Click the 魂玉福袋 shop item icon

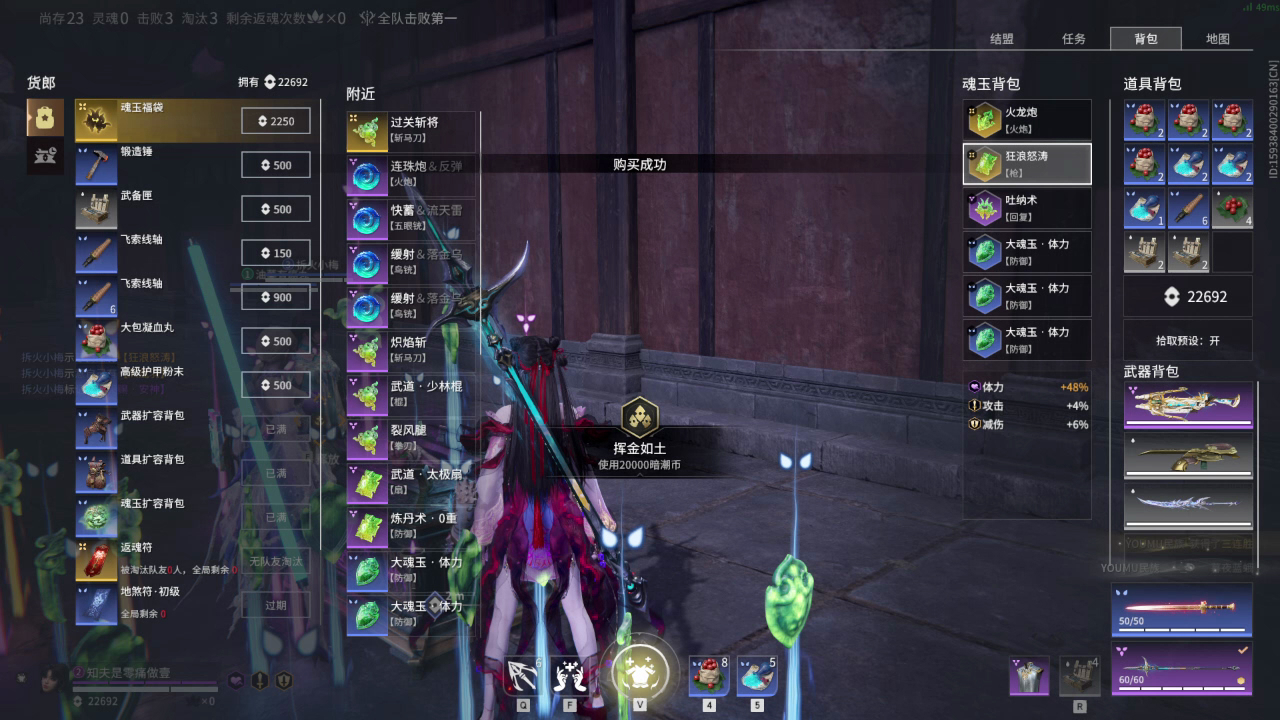[x=97, y=120]
